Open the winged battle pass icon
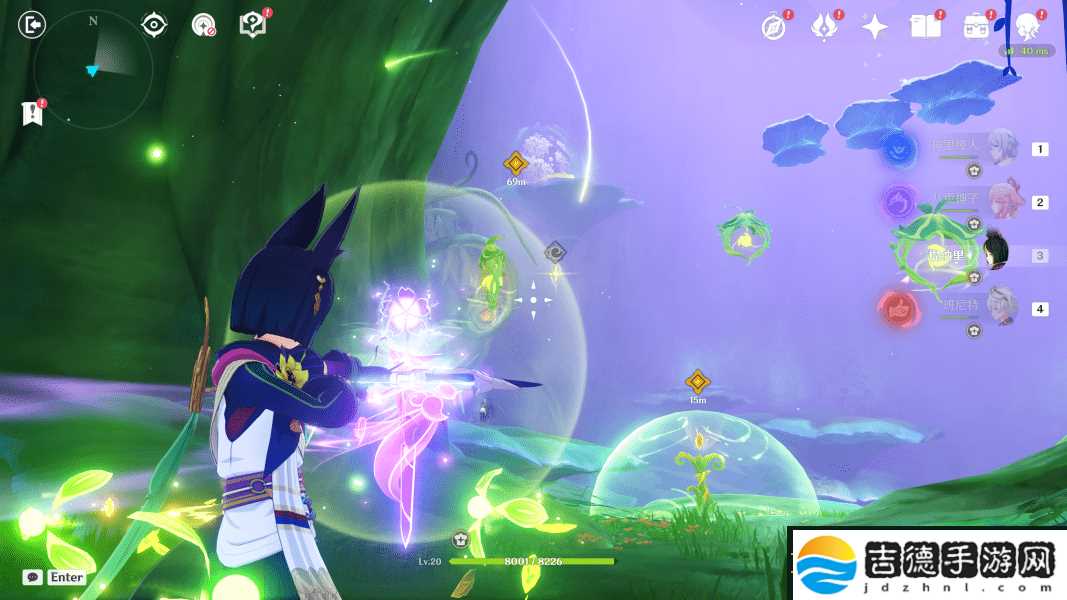Screen dimensions: 1067x600 pyautogui.click(x=823, y=27)
